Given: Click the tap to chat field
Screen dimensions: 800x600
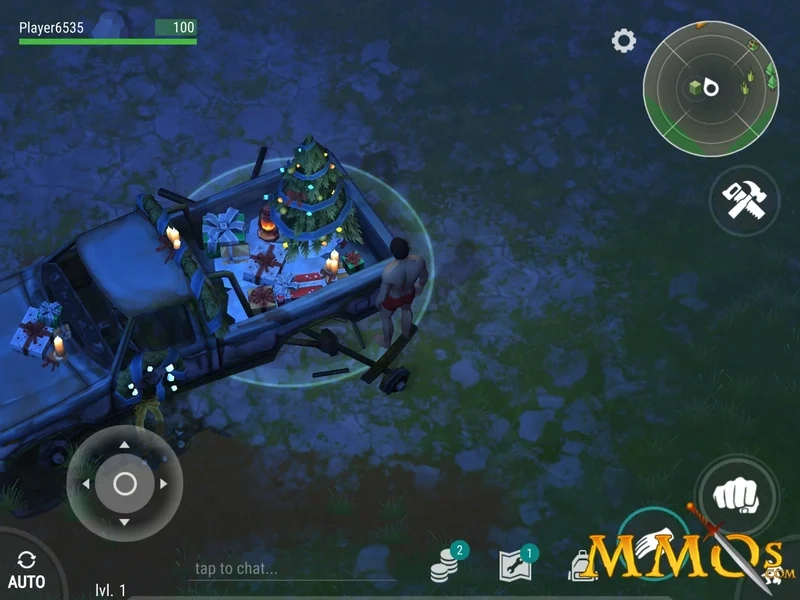Looking at the screenshot, I should [x=290, y=569].
